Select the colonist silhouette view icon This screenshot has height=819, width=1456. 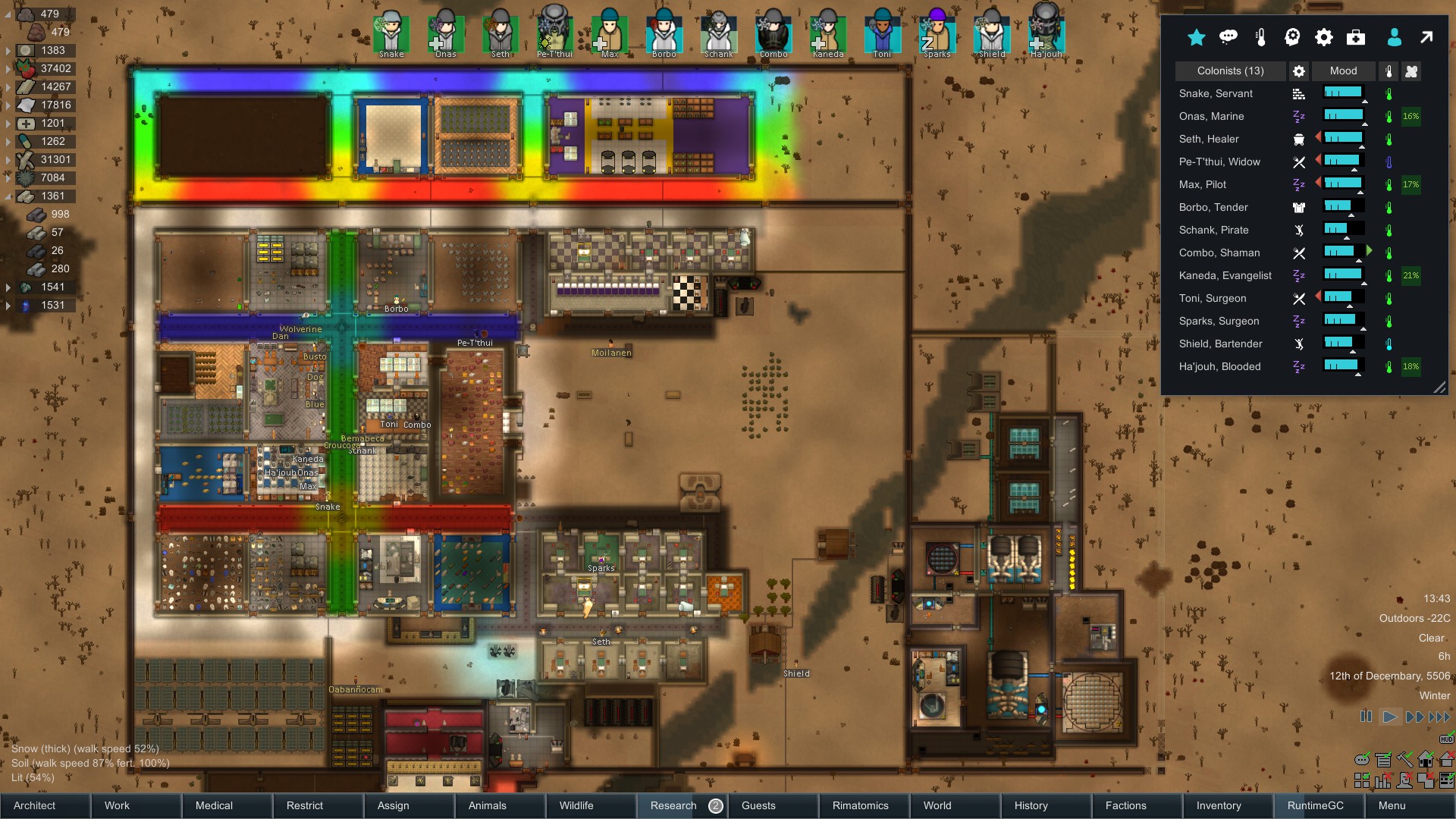(x=1394, y=37)
